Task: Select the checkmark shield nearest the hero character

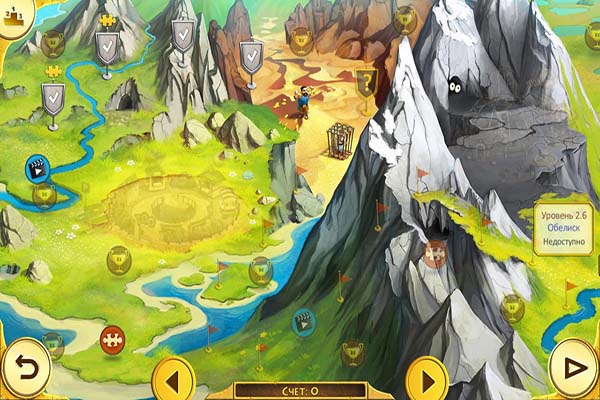Action: coord(251,57)
